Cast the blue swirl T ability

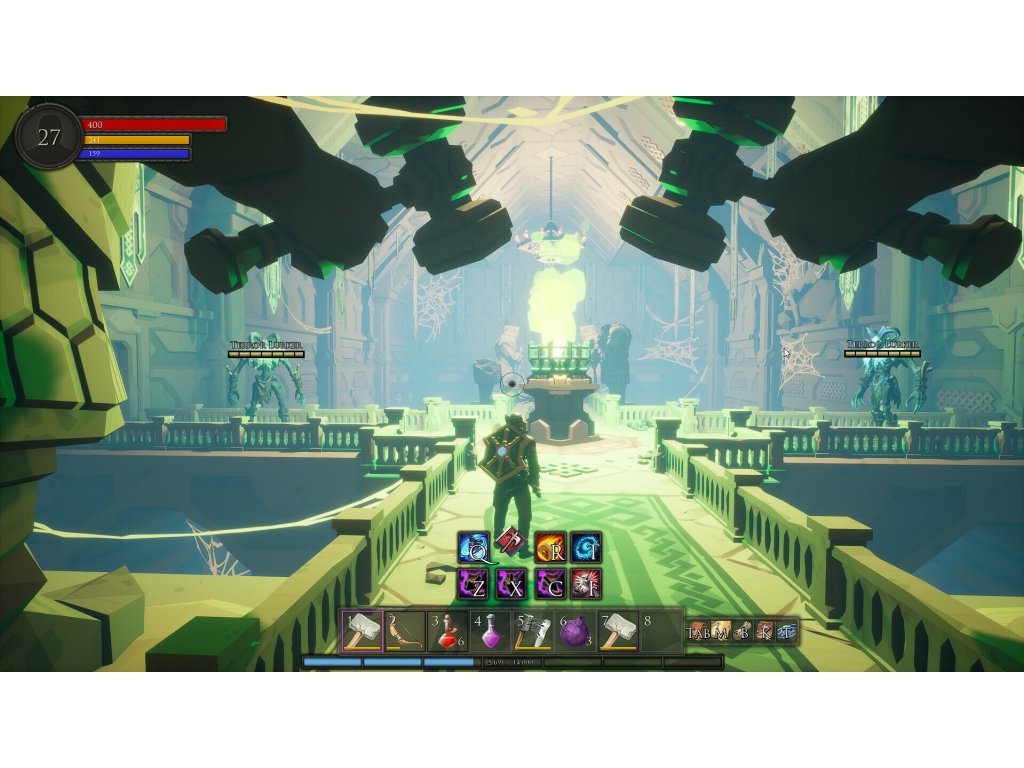pyautogui.click(x=586, y=548)
